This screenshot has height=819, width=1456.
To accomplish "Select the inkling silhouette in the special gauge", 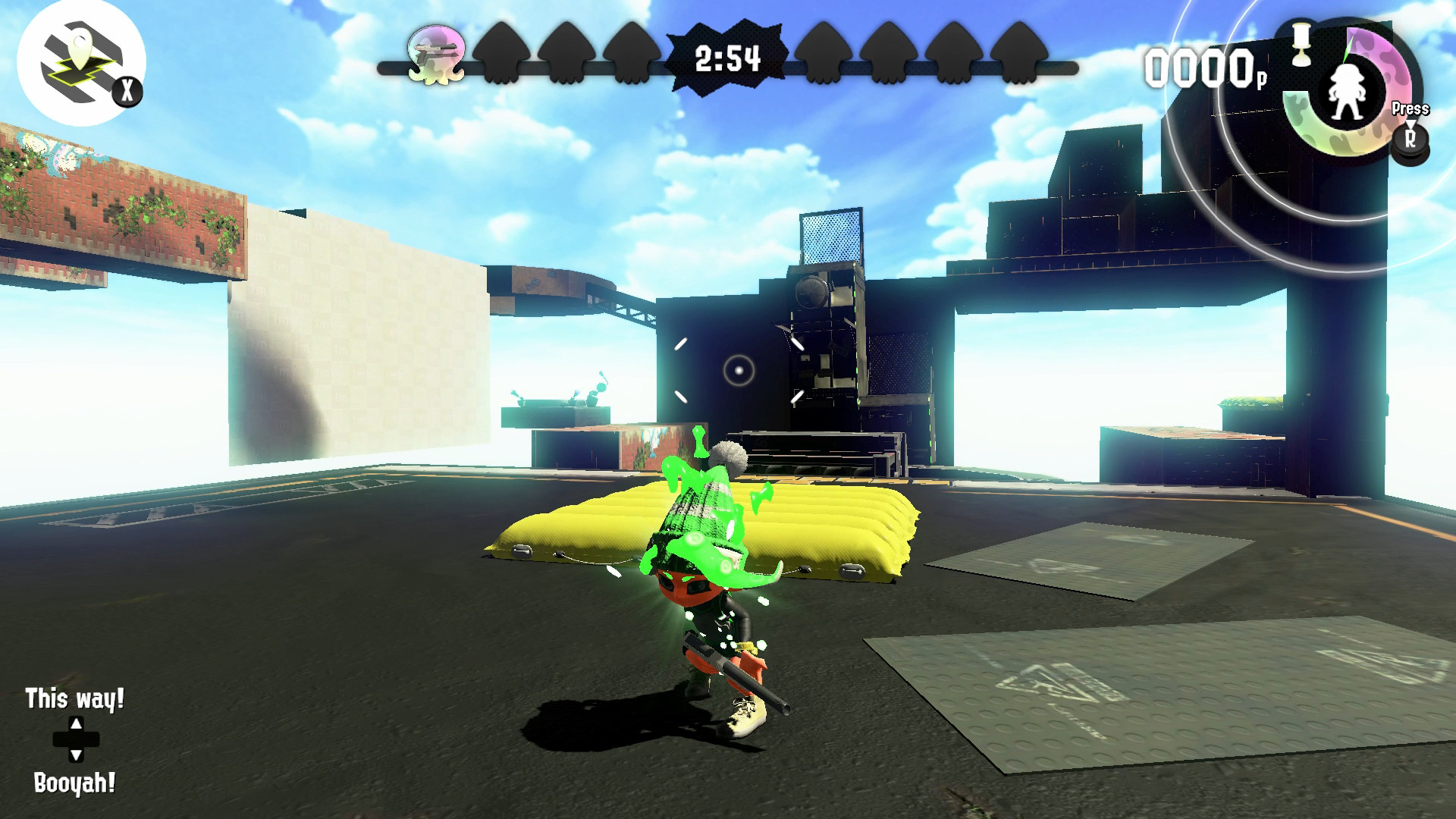I will (1348, 93).
